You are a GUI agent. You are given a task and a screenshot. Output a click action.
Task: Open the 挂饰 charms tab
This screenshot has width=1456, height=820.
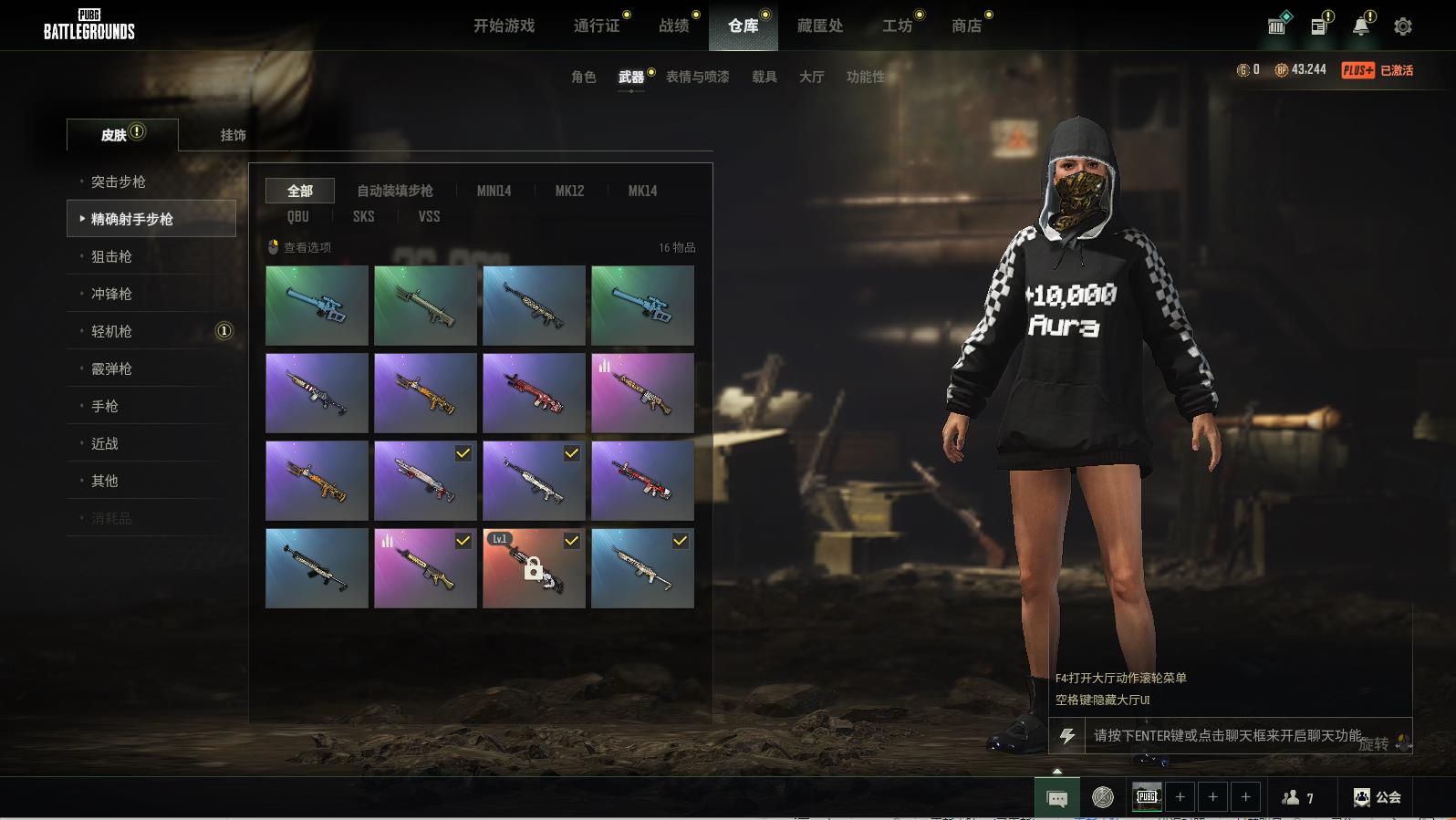[x=233, y=135]
